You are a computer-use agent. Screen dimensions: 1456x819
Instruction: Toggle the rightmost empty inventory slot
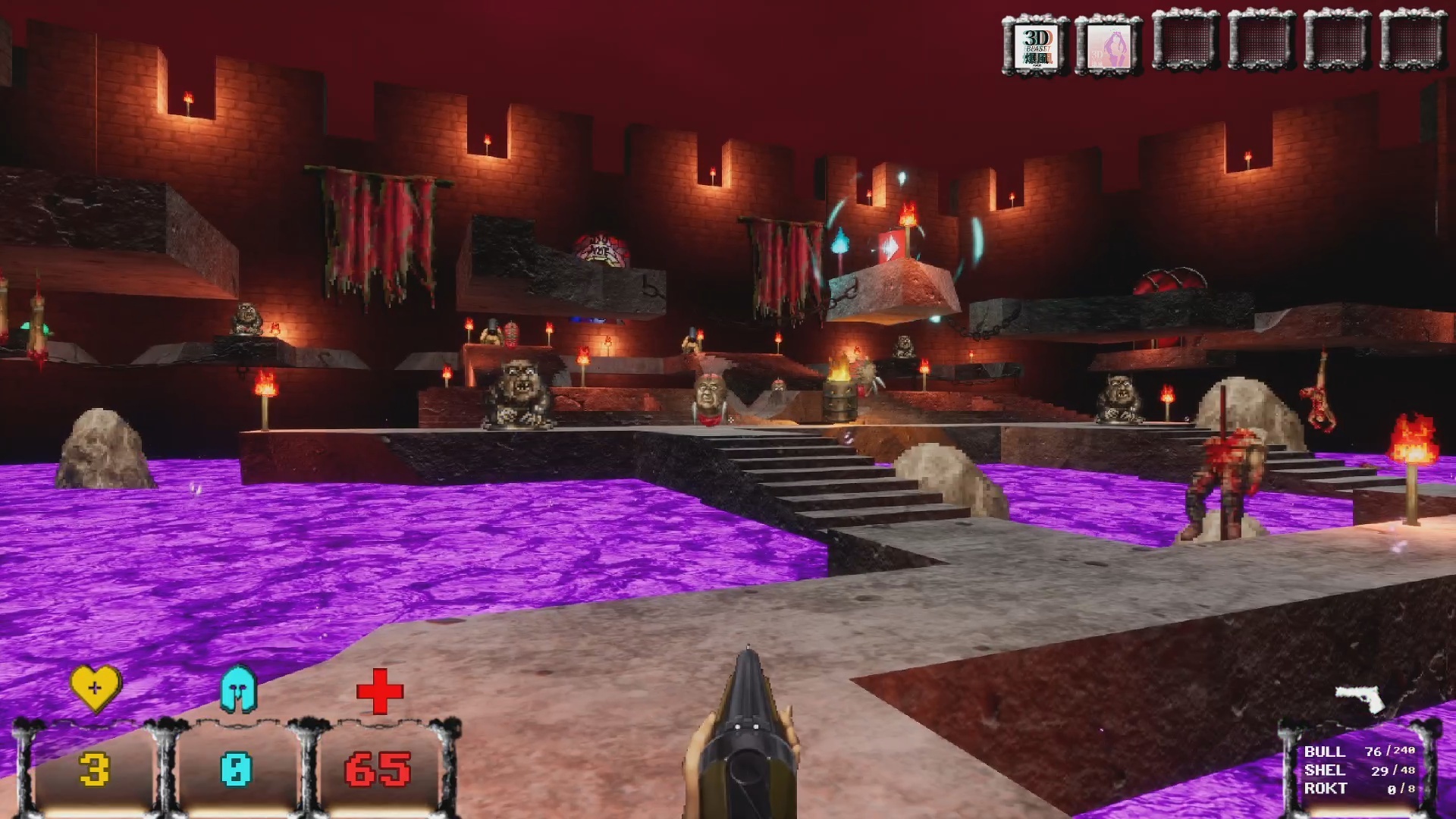1414,43
